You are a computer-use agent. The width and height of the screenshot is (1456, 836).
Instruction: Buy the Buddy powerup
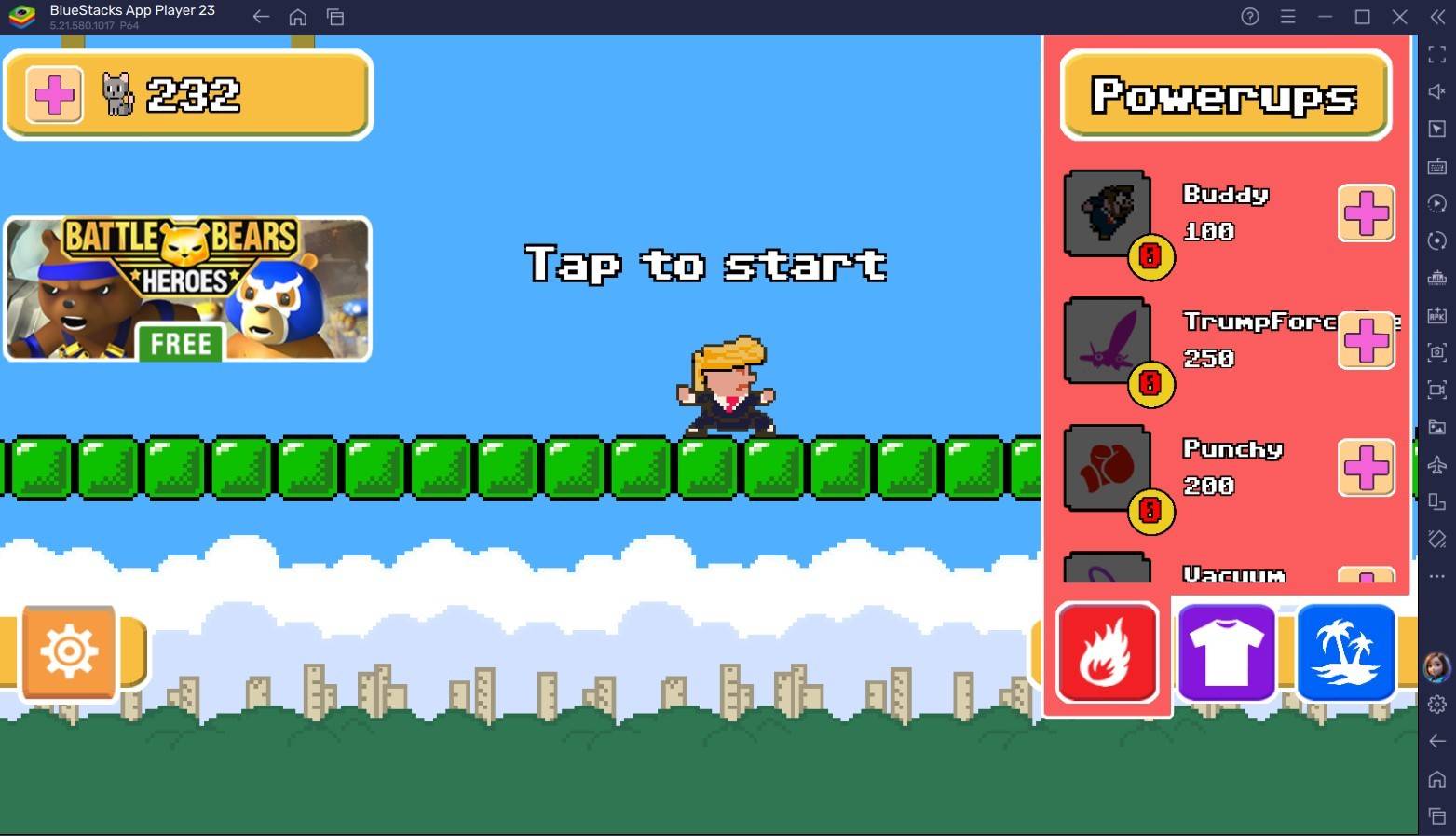[x=1364, y=213]
